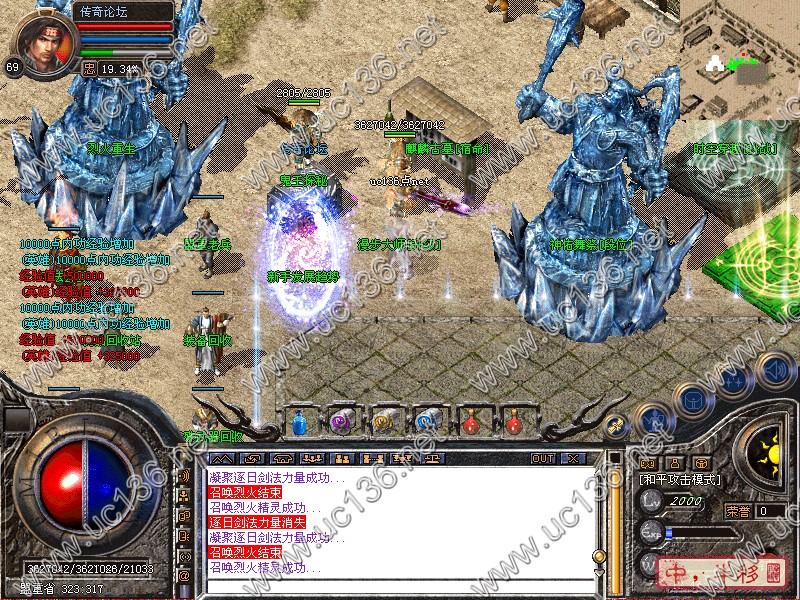The height and width of the screenshot is (600, 800).
Task: Click the small gold round button beside chat
Action: (616, 426)
